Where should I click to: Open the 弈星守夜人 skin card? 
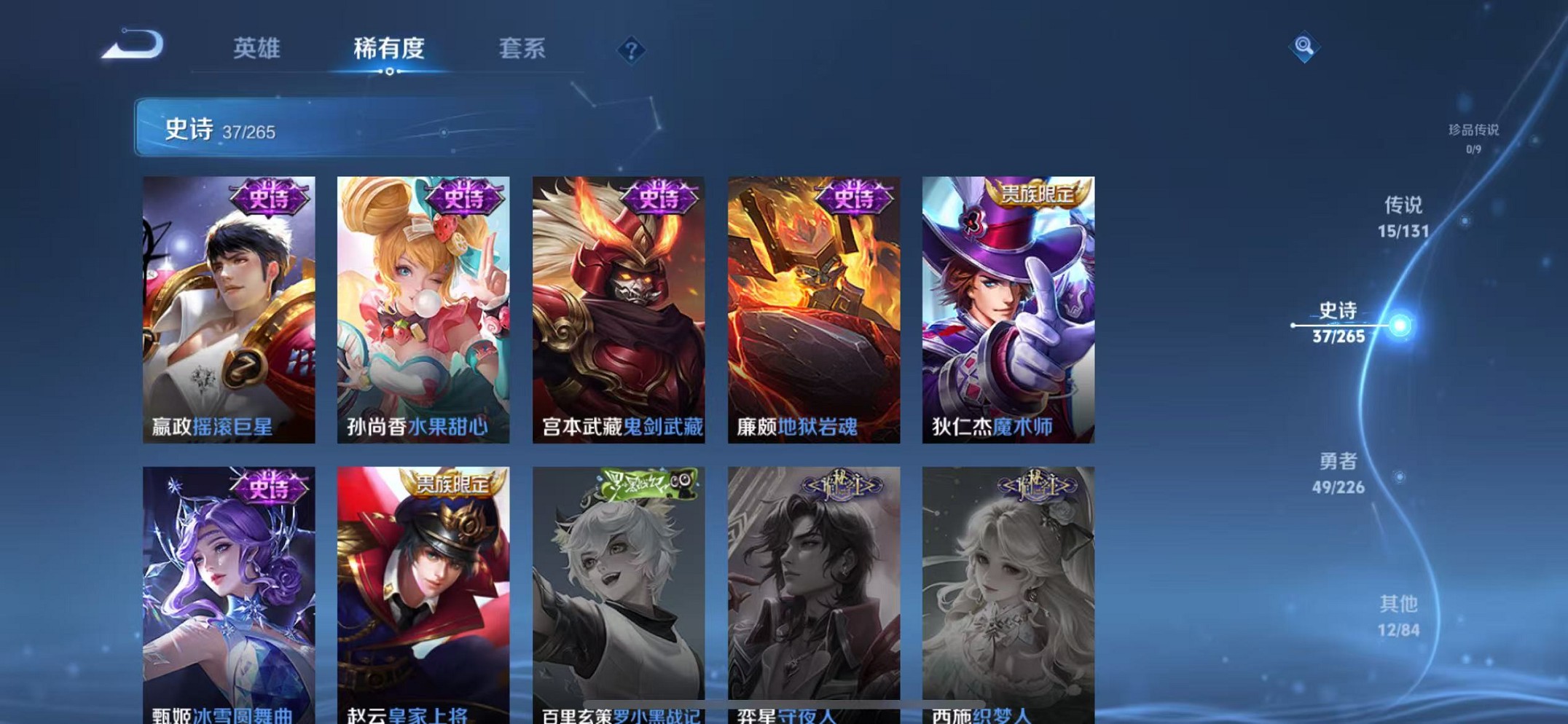click(814, 590)
